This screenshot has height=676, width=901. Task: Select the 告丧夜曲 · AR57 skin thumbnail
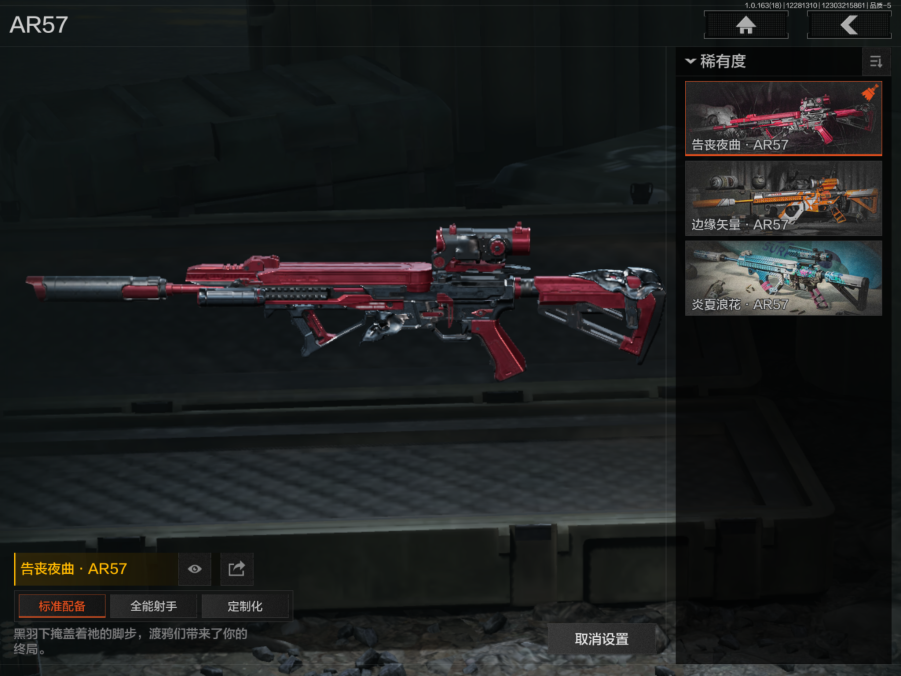(x=783, y=118)
